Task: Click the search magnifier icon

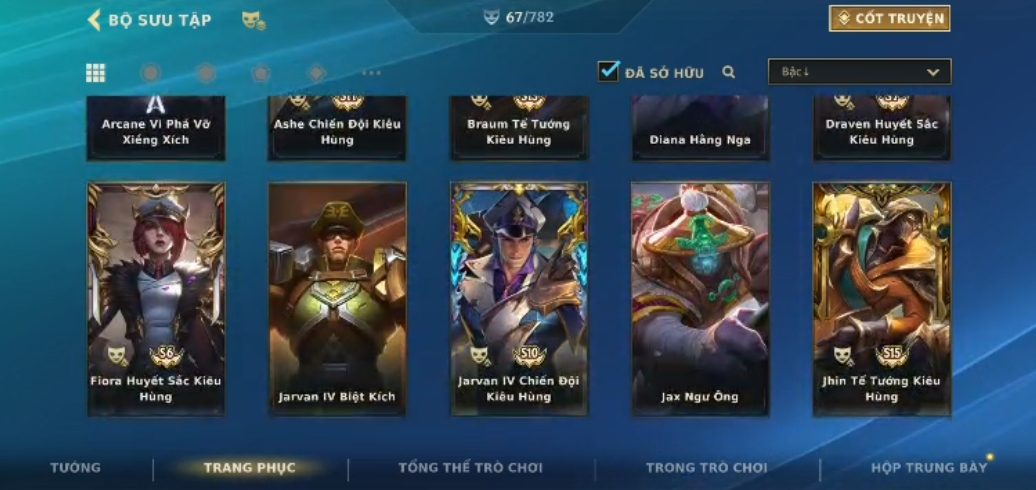Action: click(x=729, y=72)
